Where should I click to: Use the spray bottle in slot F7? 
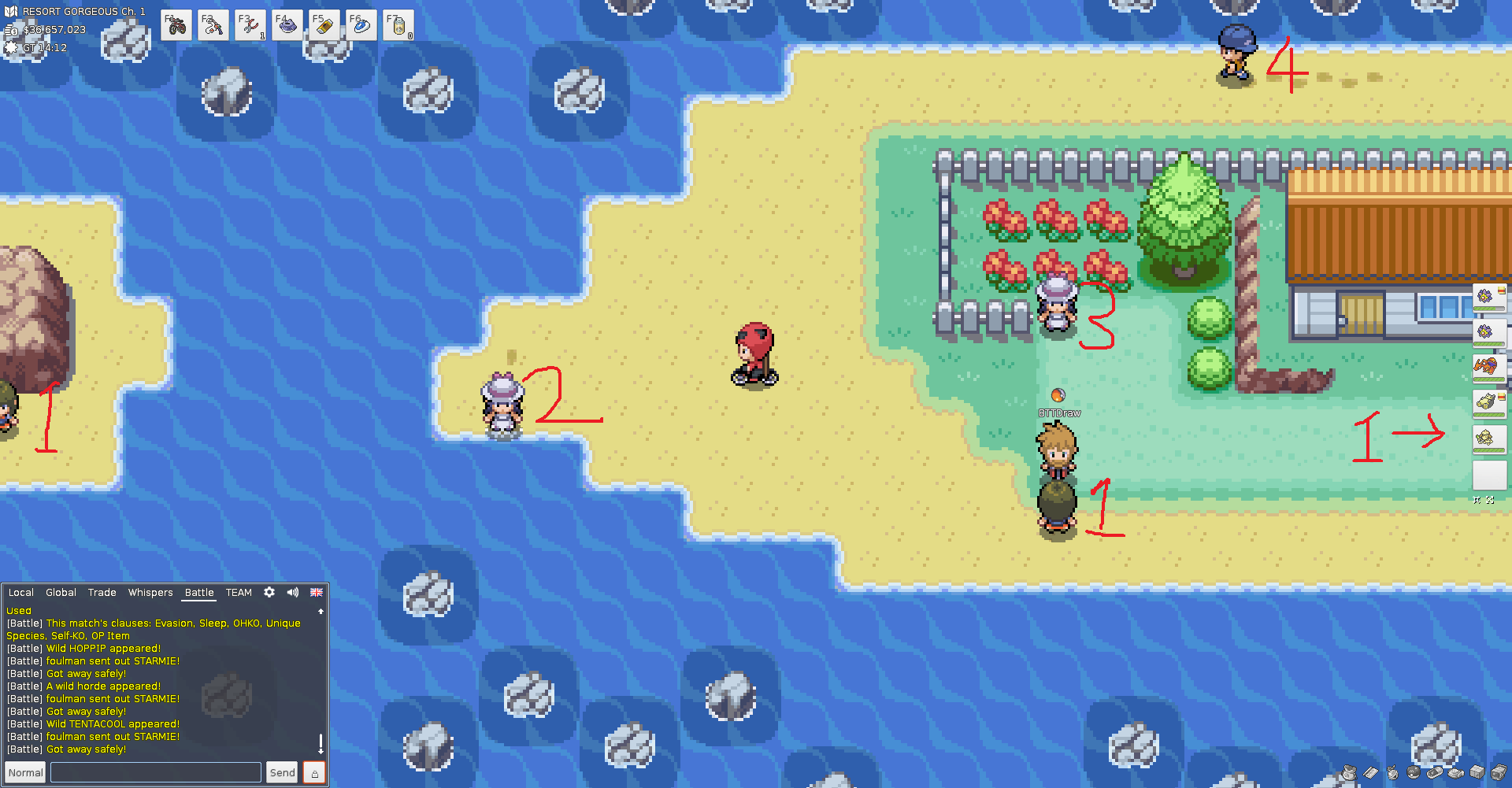click(x=398, y=26)
